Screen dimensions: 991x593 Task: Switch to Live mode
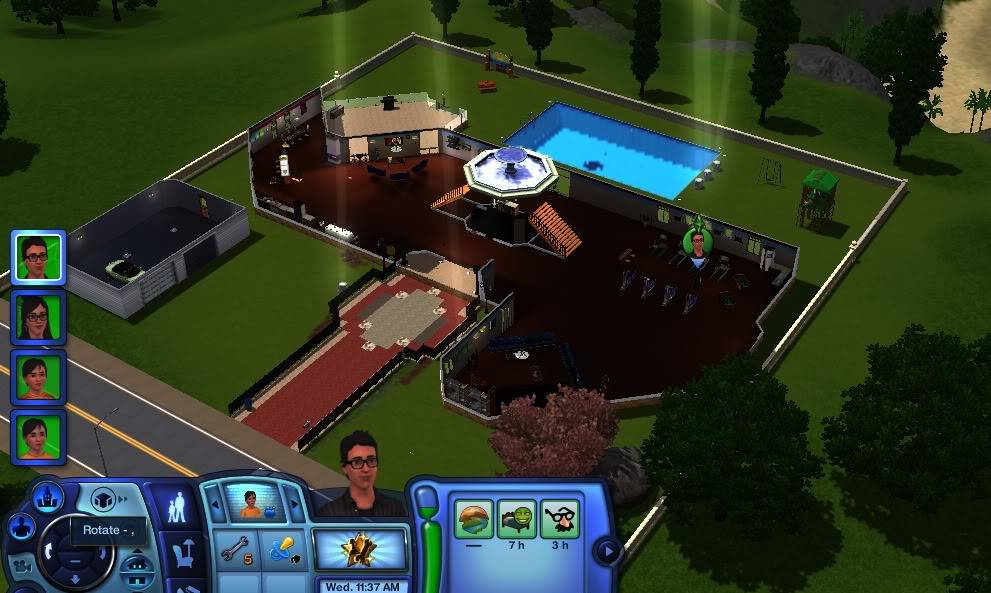coord(175,508)
